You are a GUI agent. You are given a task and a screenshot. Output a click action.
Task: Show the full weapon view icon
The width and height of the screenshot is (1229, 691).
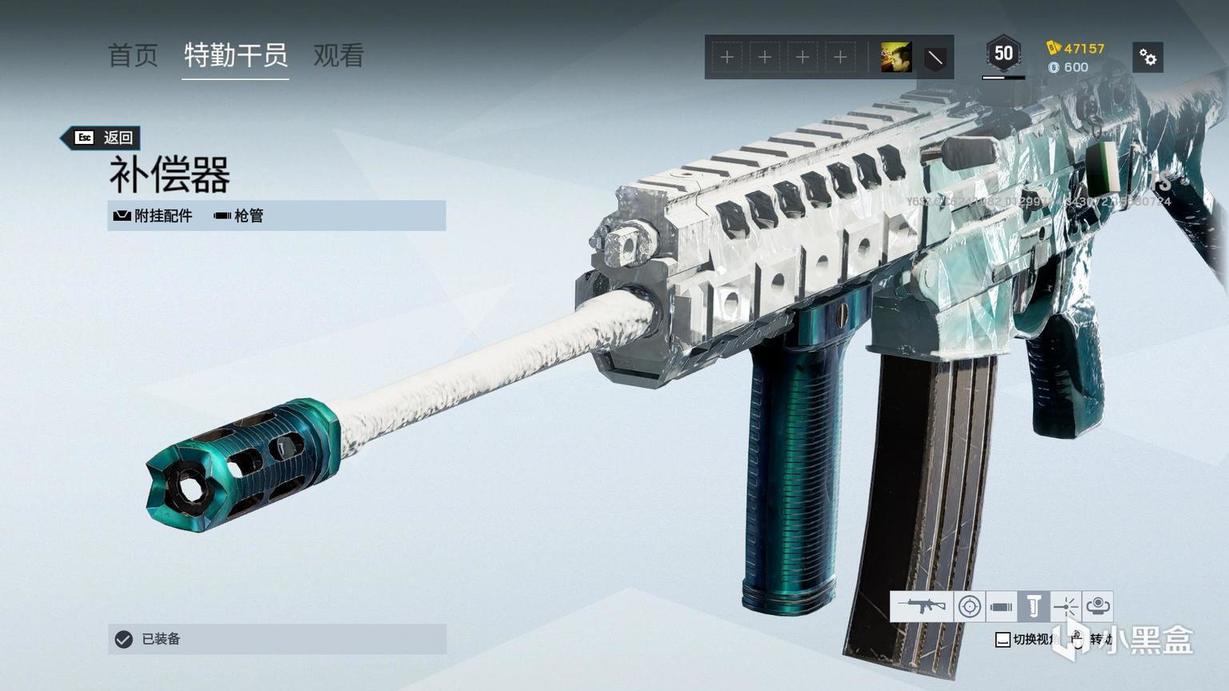[x=921, y=606]
